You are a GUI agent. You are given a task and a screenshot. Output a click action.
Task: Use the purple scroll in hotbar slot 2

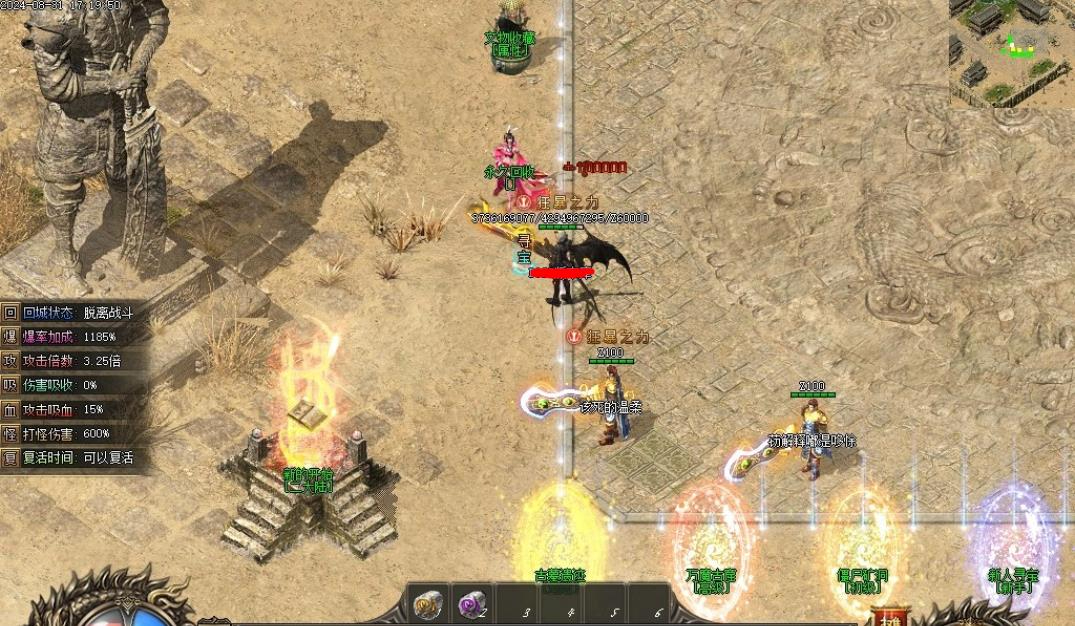point(472,605)
